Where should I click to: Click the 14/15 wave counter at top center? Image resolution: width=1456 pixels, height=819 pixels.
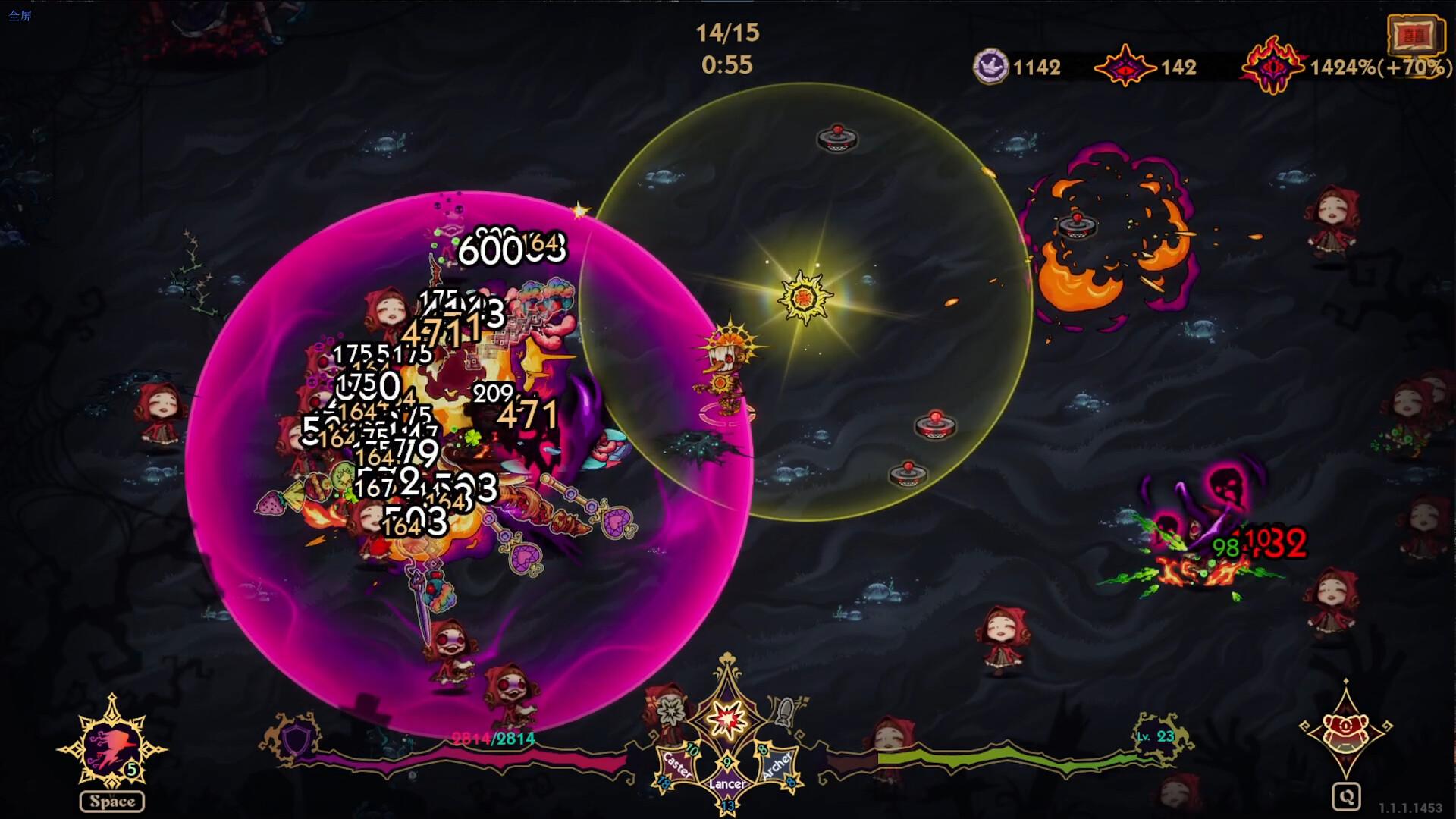[x=726, y=32]
